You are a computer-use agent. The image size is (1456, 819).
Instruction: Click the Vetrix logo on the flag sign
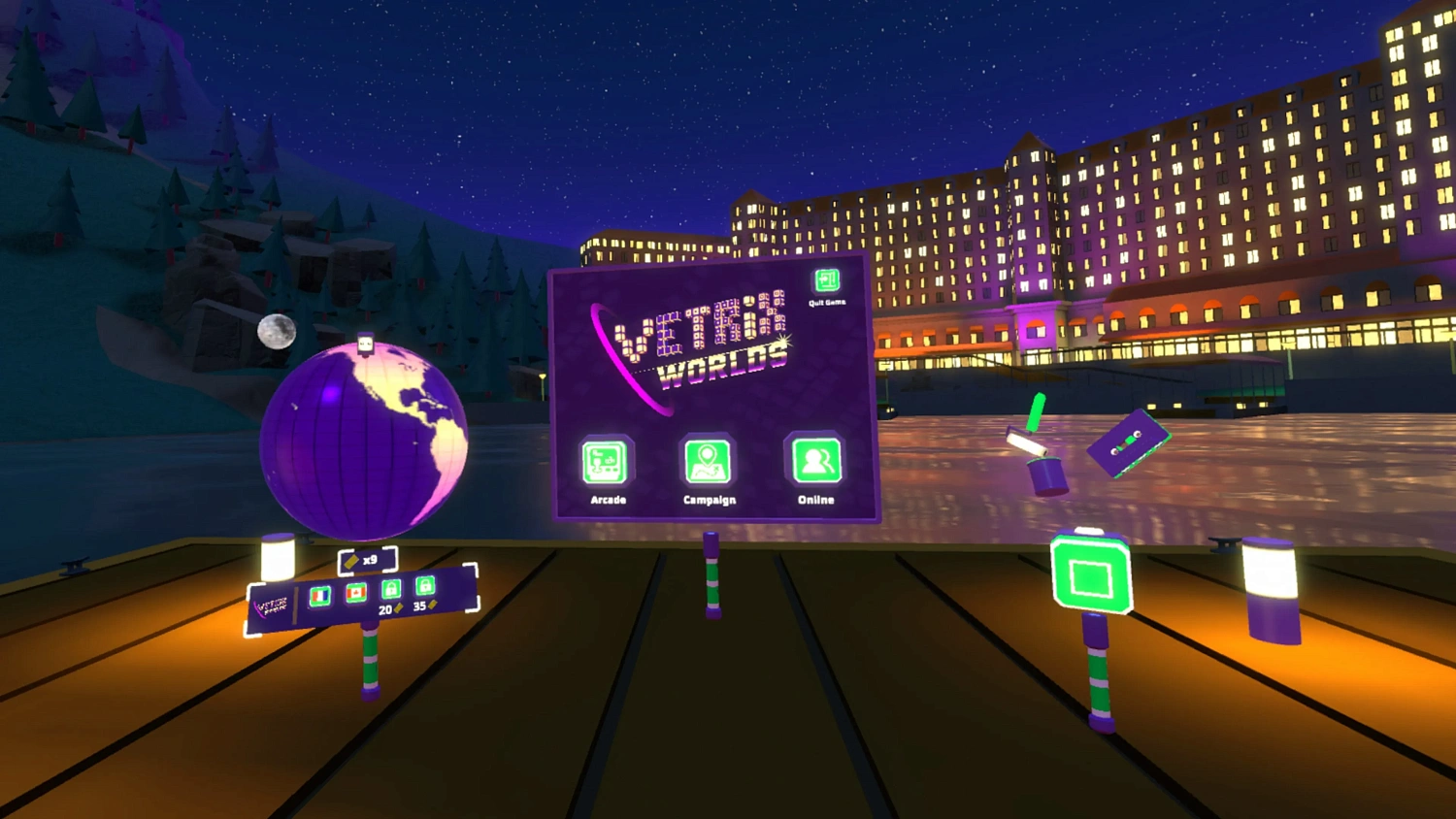click(x=273, y=605)
